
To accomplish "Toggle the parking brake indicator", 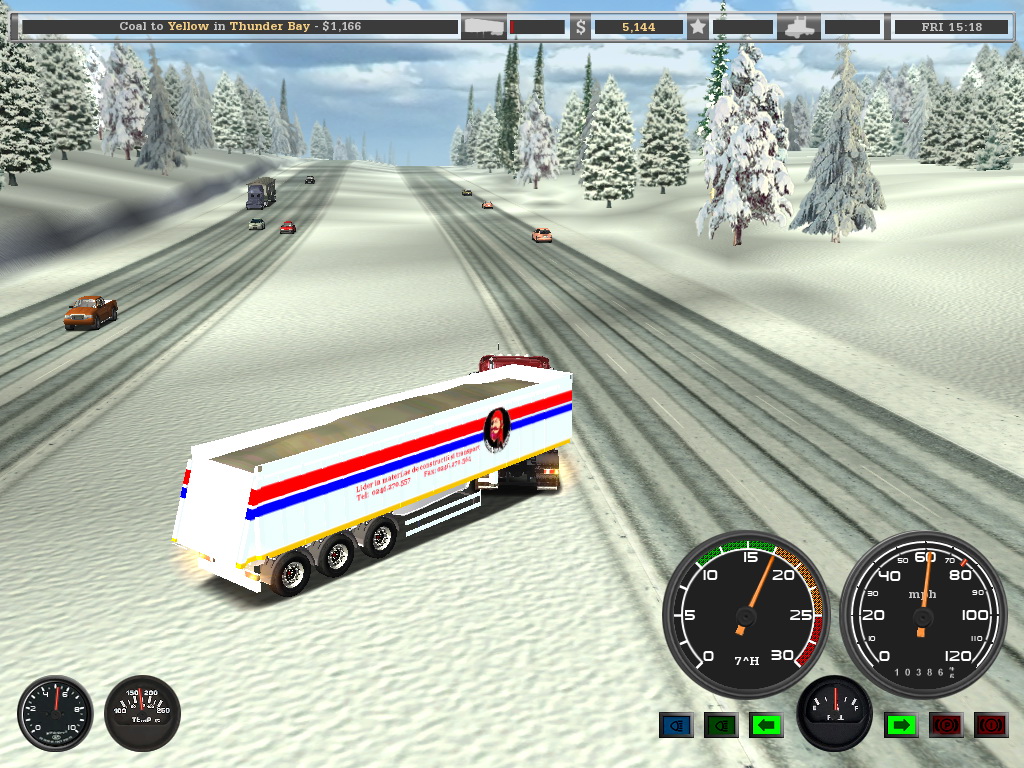I will click(x=945, y=725).
